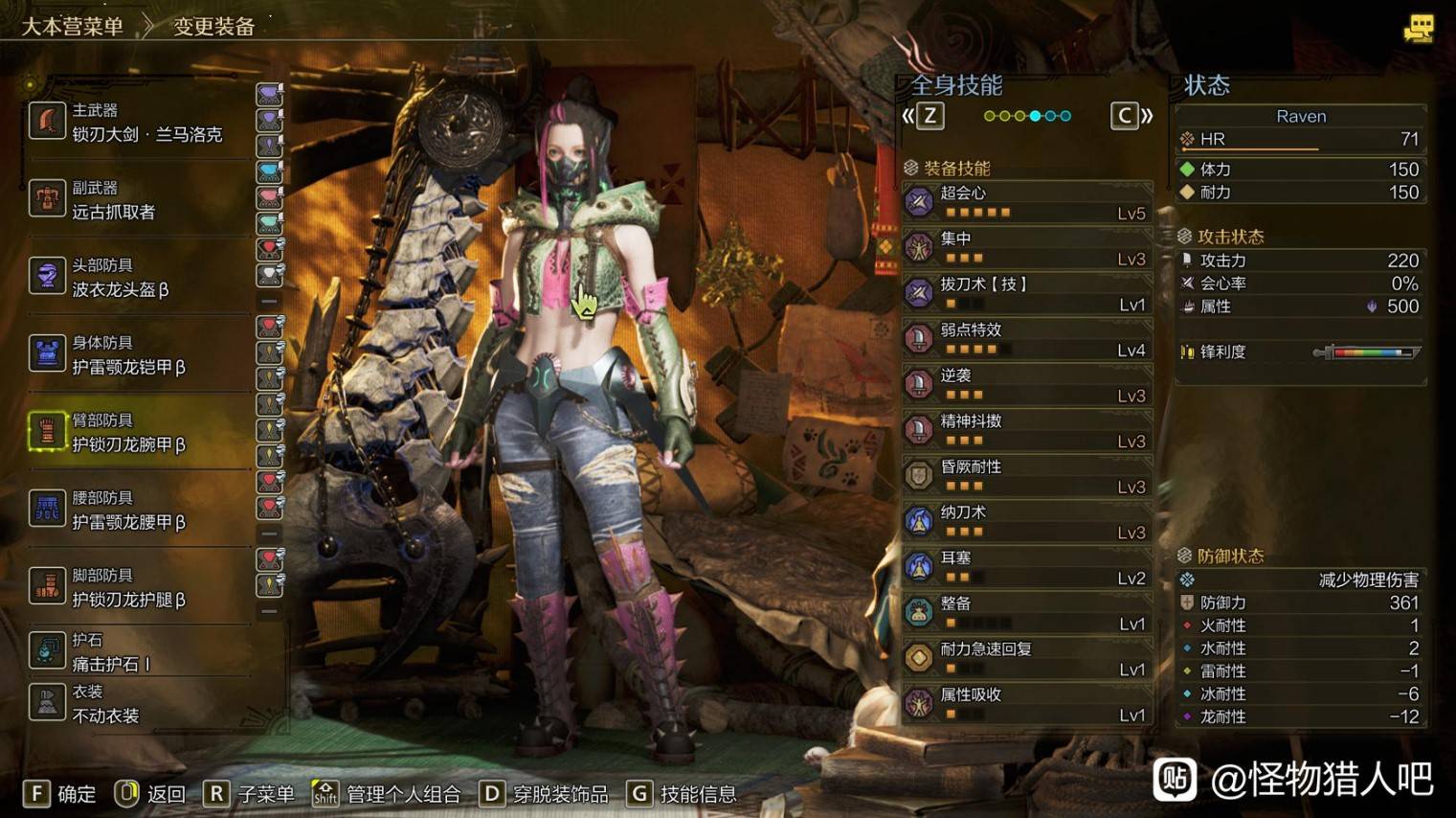Select the 纳刀术 skill row

click(x=1026, y=521)
